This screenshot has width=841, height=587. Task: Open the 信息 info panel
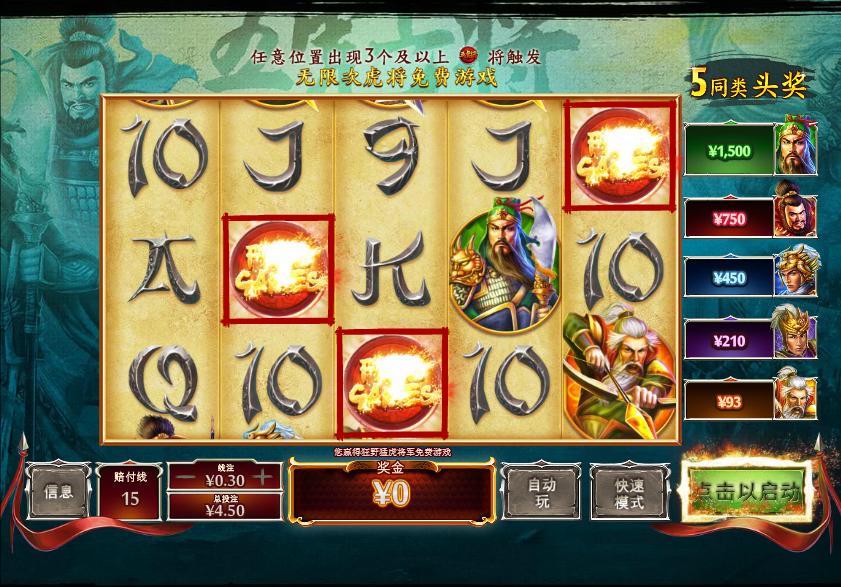(59, 491)
